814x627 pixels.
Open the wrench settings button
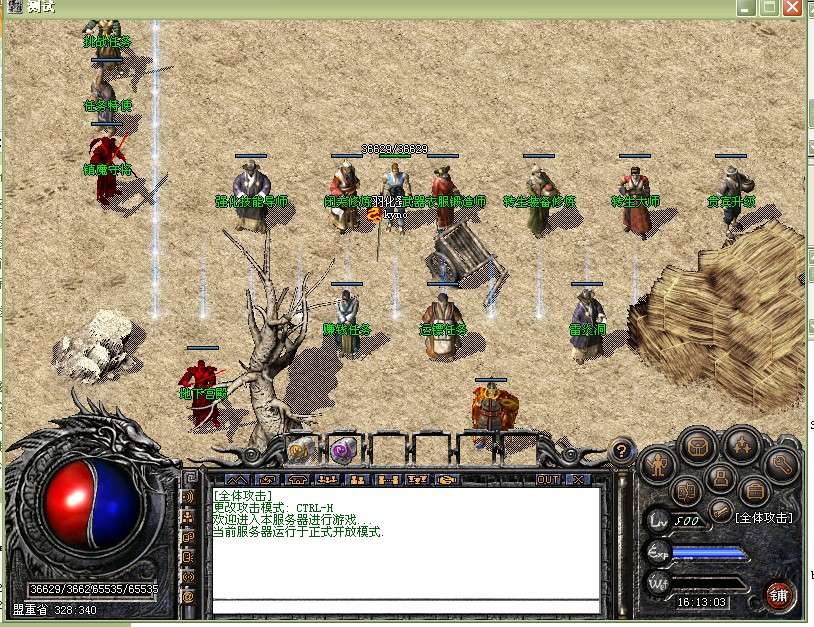pyautogui.click(x=782, y=463)
